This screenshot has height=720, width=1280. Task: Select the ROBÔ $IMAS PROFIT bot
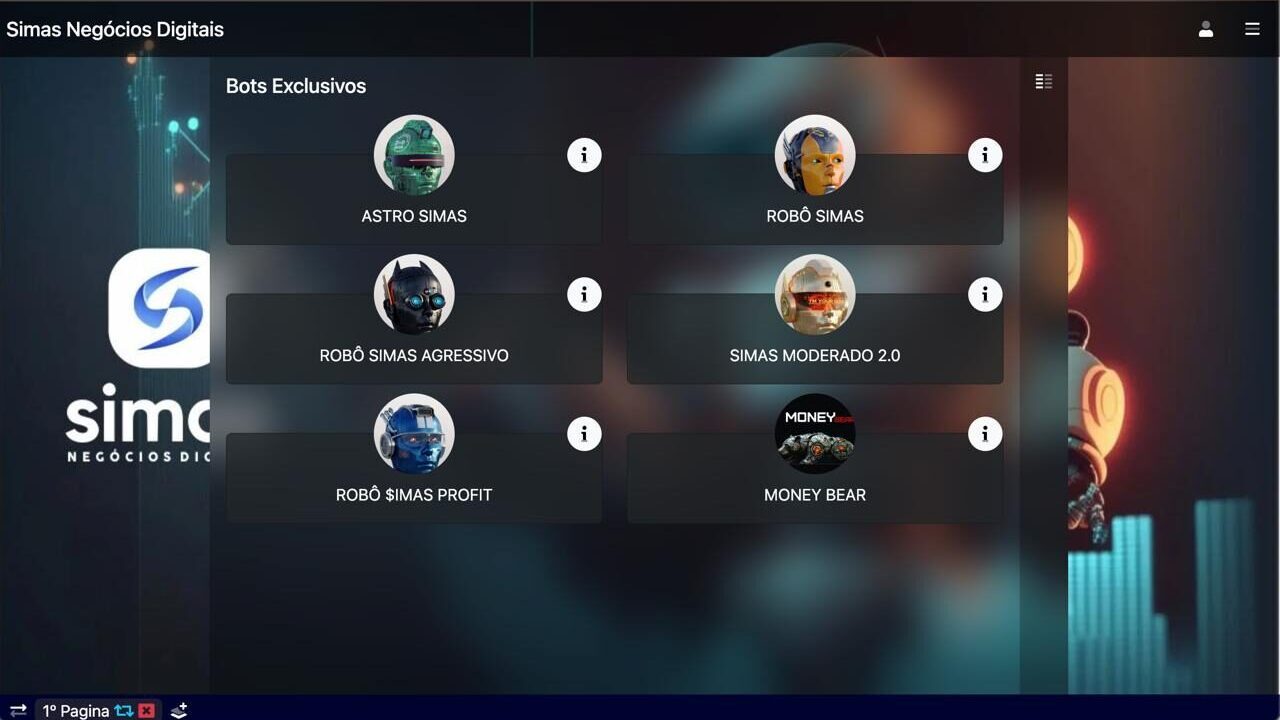pos(413,494)
